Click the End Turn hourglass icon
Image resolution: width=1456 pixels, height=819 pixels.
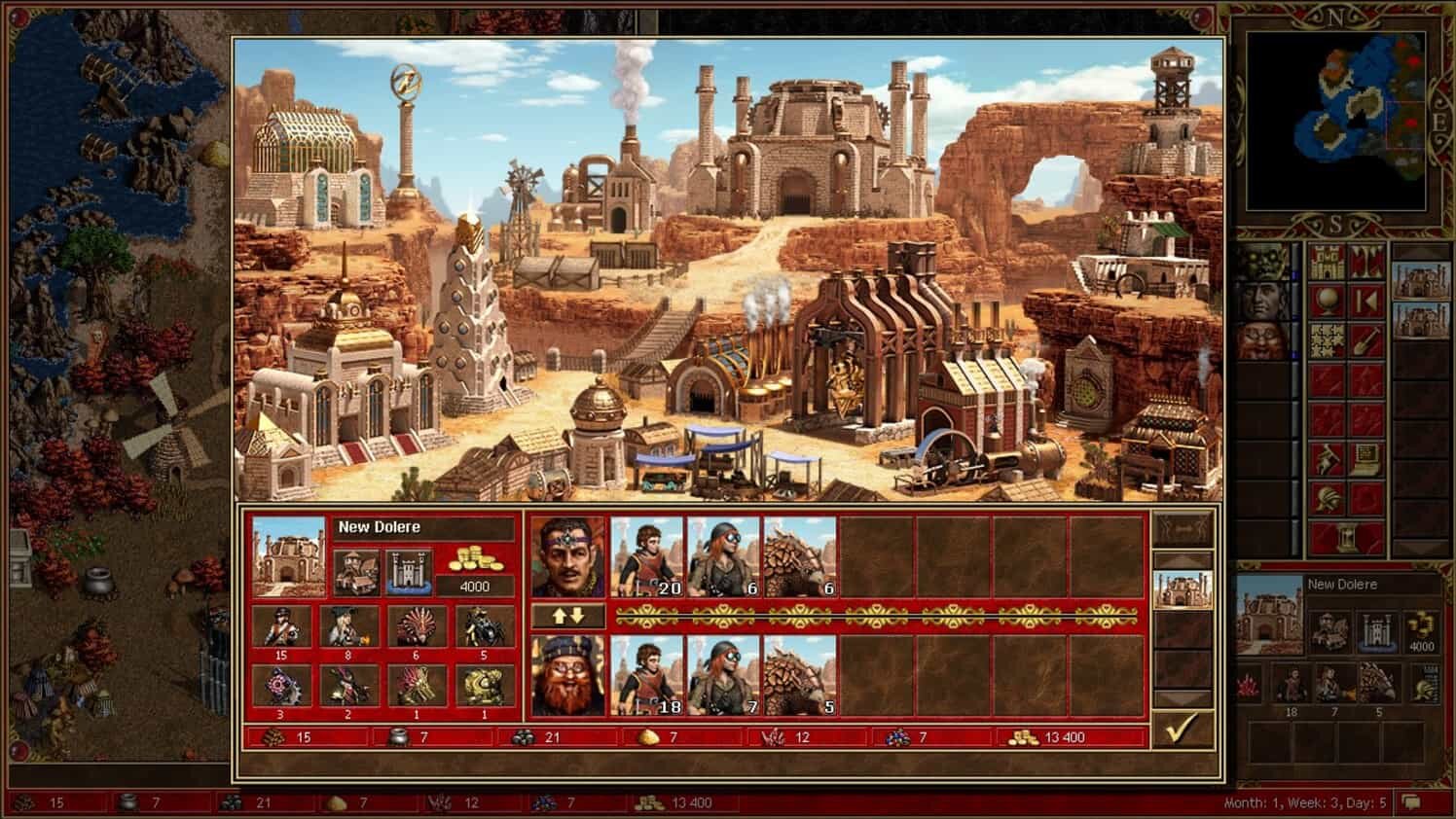point(1346,534)
